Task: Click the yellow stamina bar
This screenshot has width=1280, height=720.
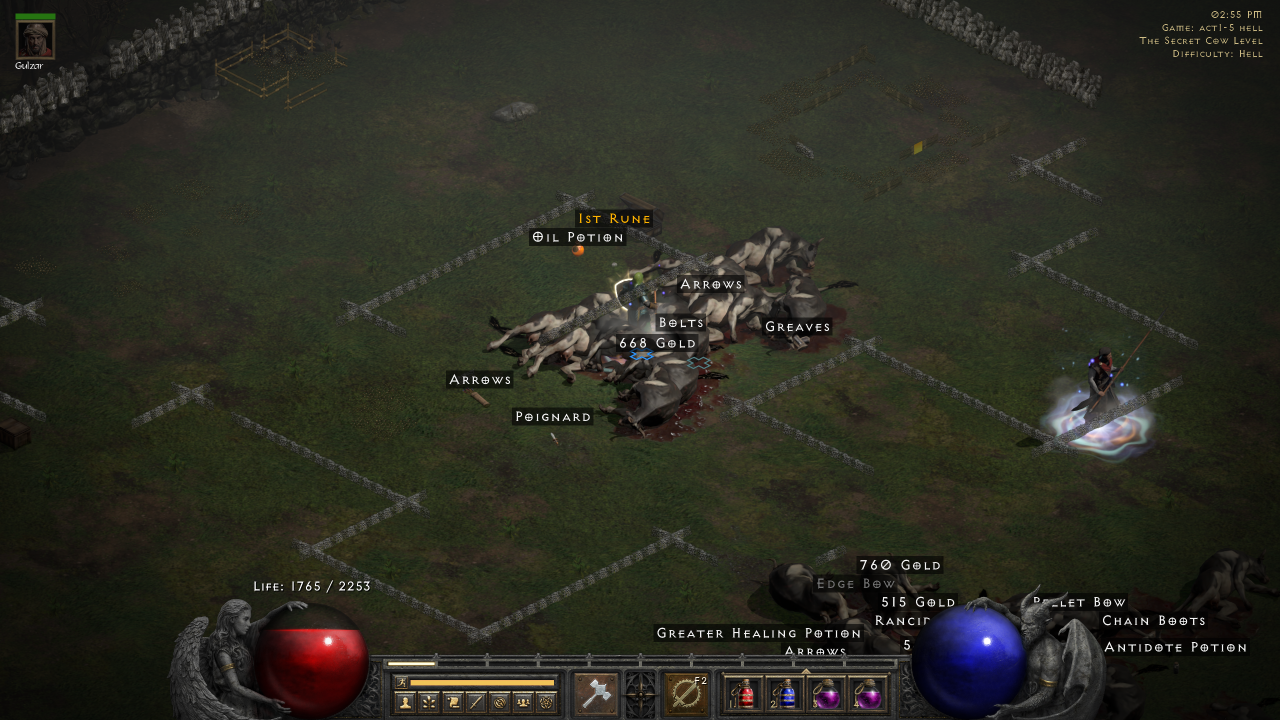Action: click(480, 683)
